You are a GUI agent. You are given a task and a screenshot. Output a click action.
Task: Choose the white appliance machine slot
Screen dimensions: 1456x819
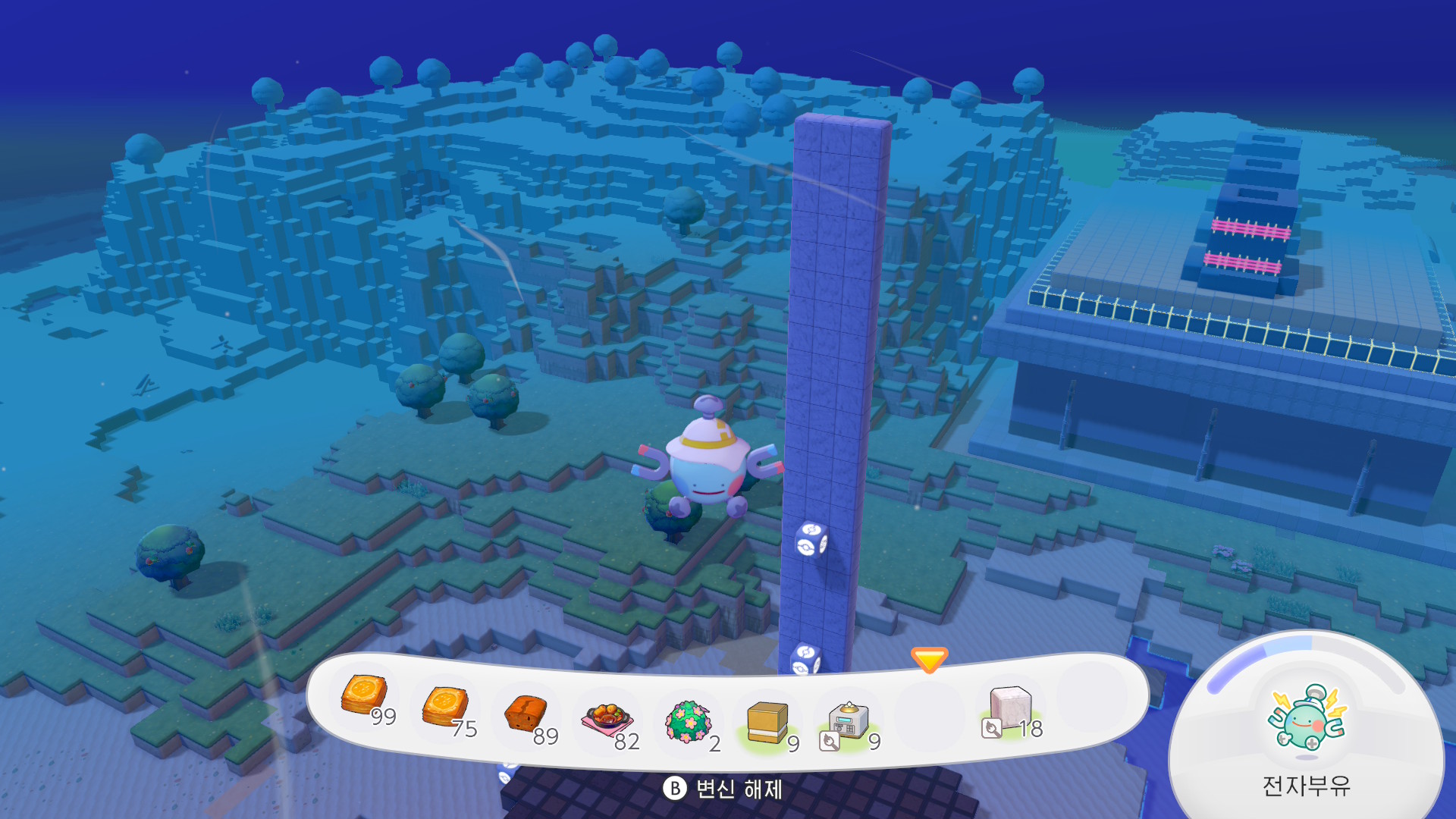pyautogui.click(x=849, y=722)
